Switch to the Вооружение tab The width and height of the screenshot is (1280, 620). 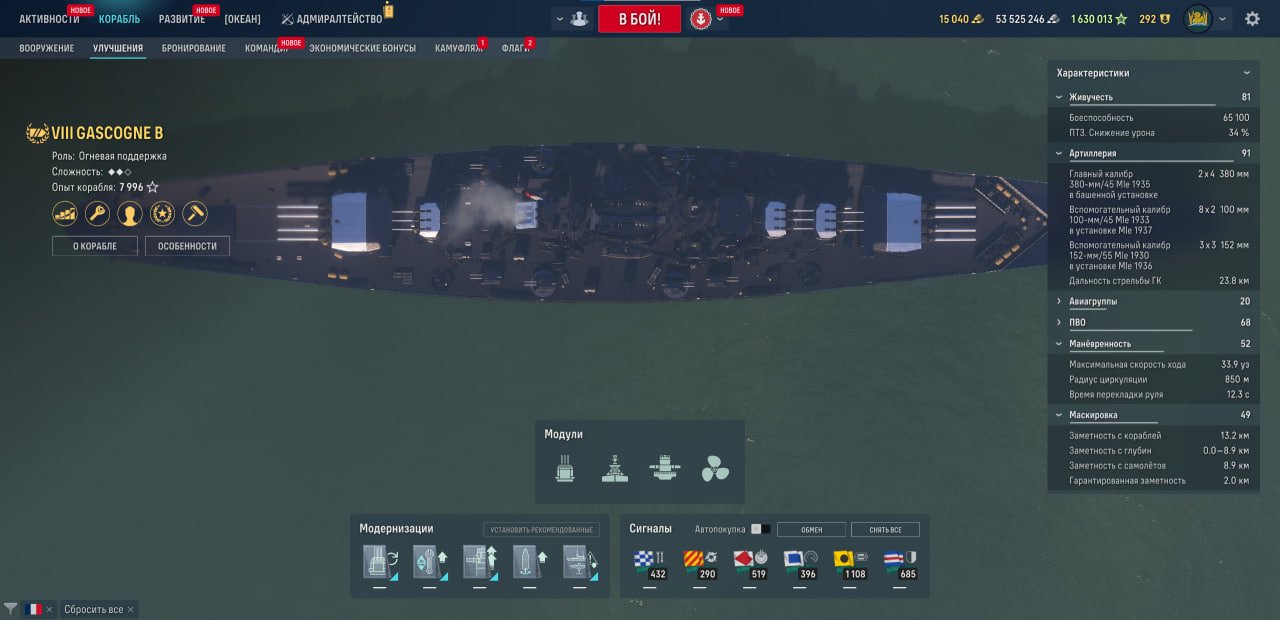pos(46,48)
